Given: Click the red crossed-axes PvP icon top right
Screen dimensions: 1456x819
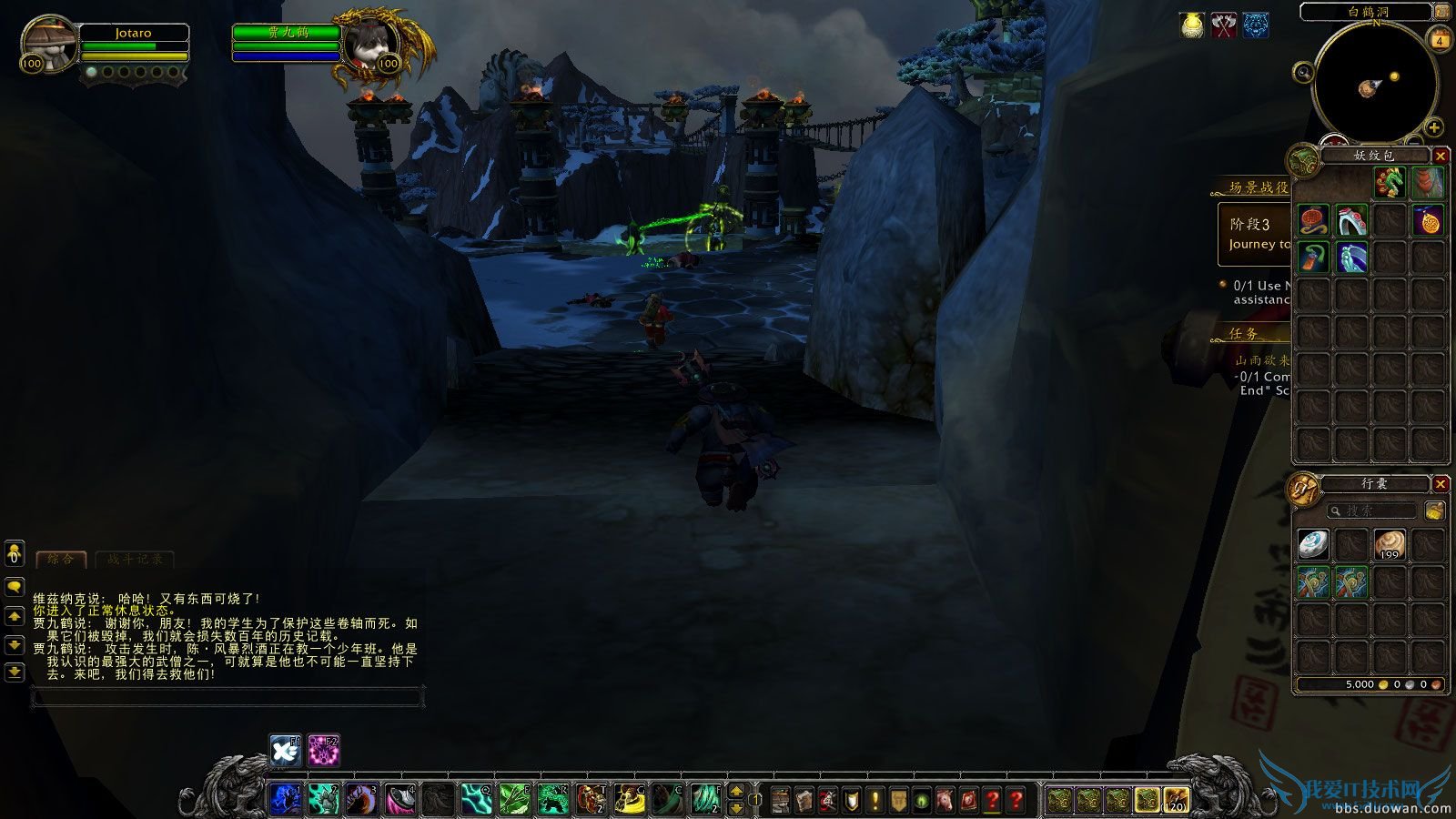Looking at the screenshot, I should point(1223,25).
